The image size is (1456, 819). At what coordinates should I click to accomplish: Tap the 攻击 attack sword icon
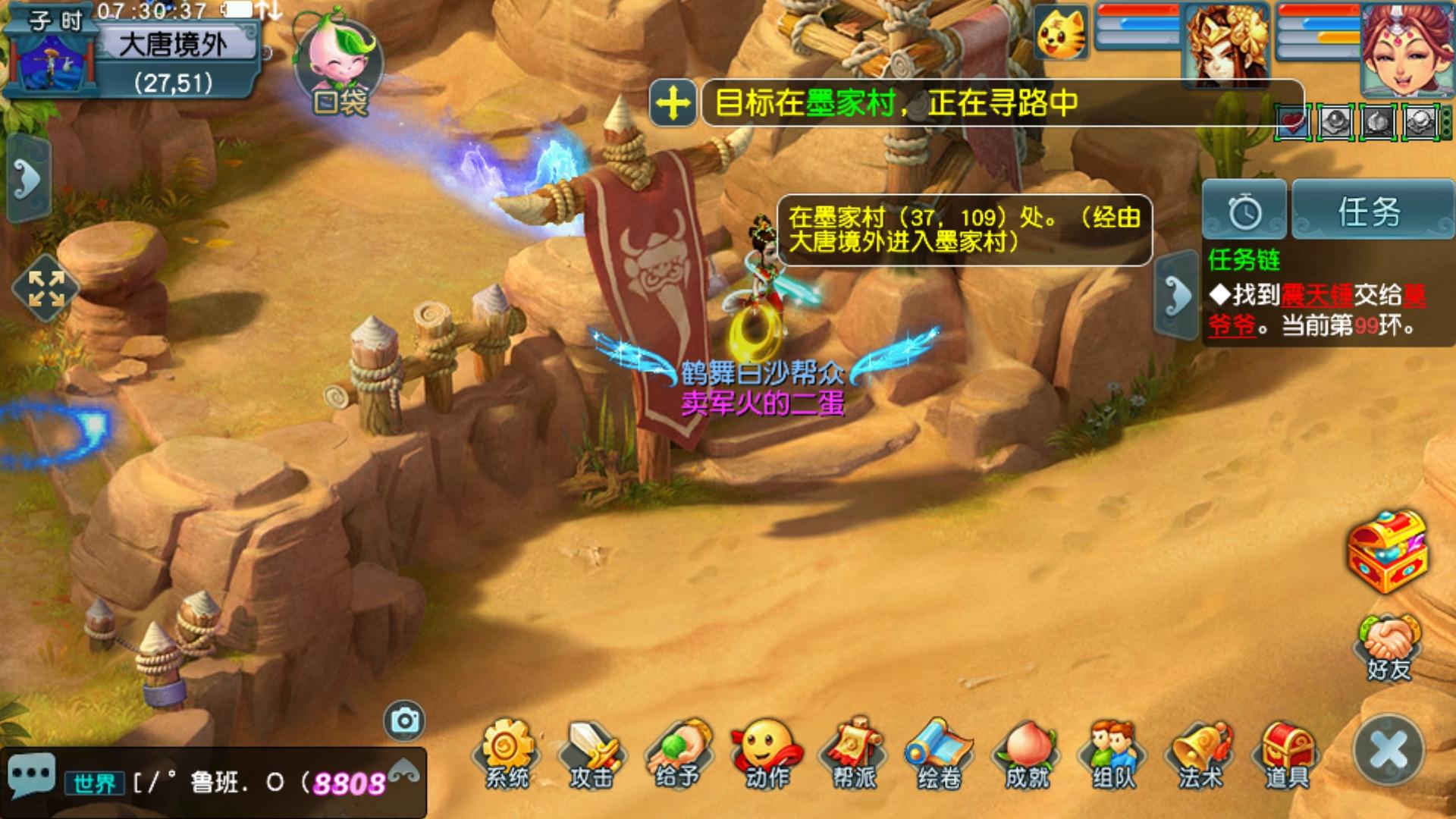pyautogui.click(x=592, y=752)
